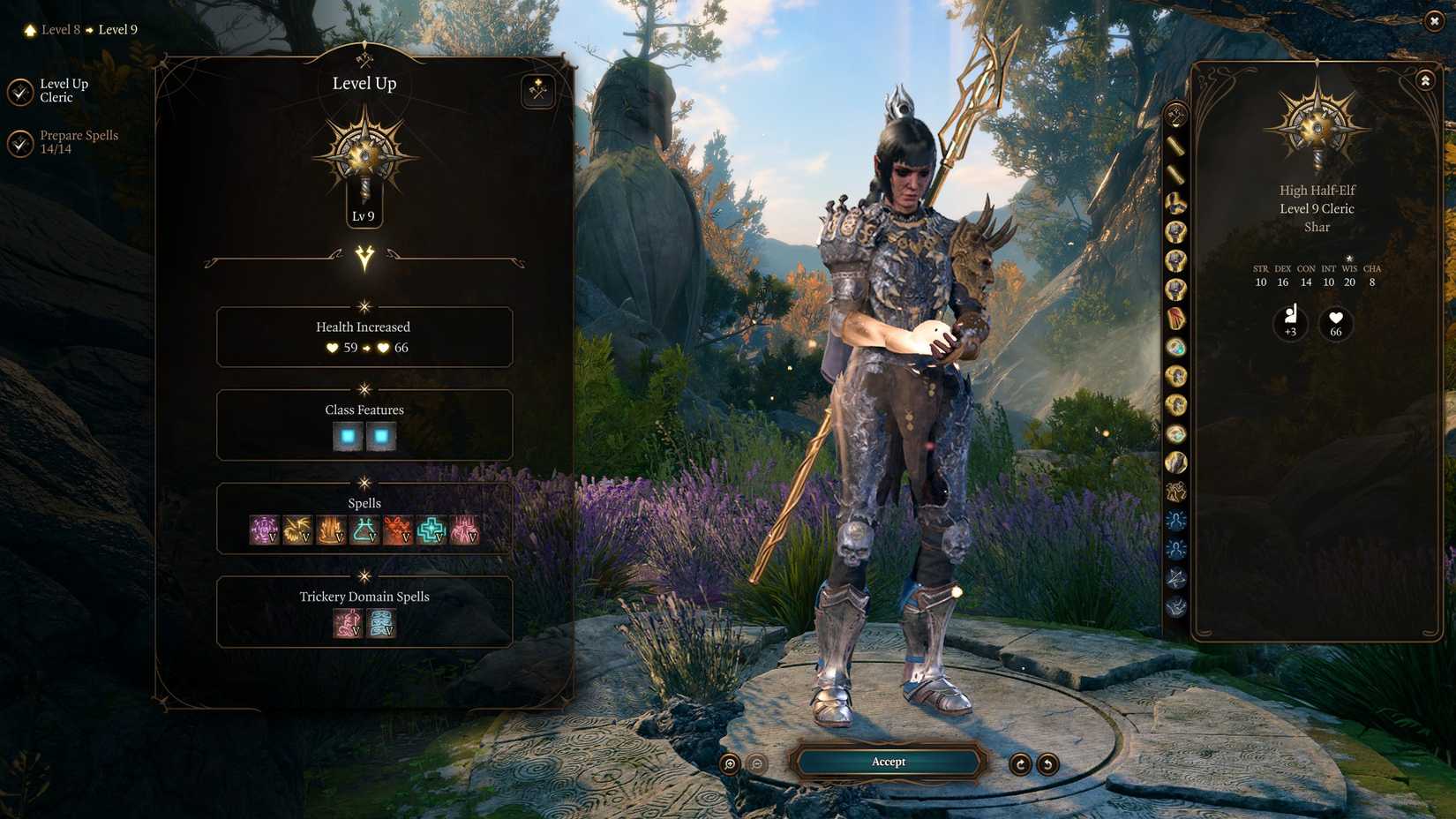The width and height of the screenshot is (1456, 819).
Task: Zoom in on the character model
Action: pos(730,764)
